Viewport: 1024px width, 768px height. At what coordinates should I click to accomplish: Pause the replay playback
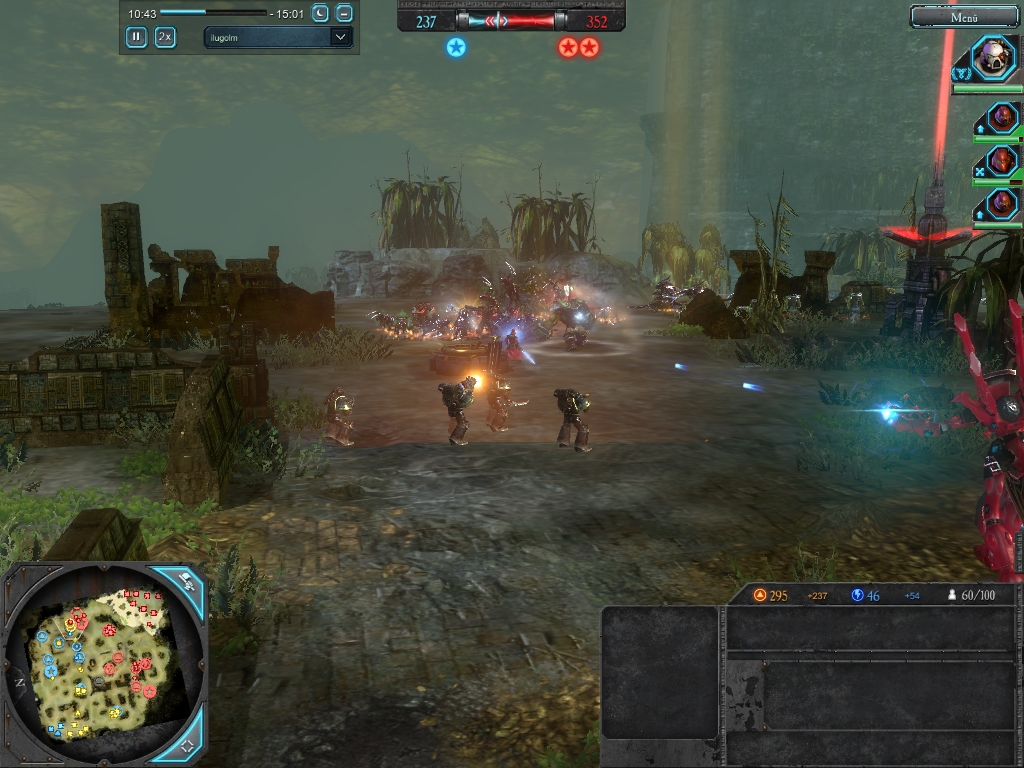tap(136, 37)
